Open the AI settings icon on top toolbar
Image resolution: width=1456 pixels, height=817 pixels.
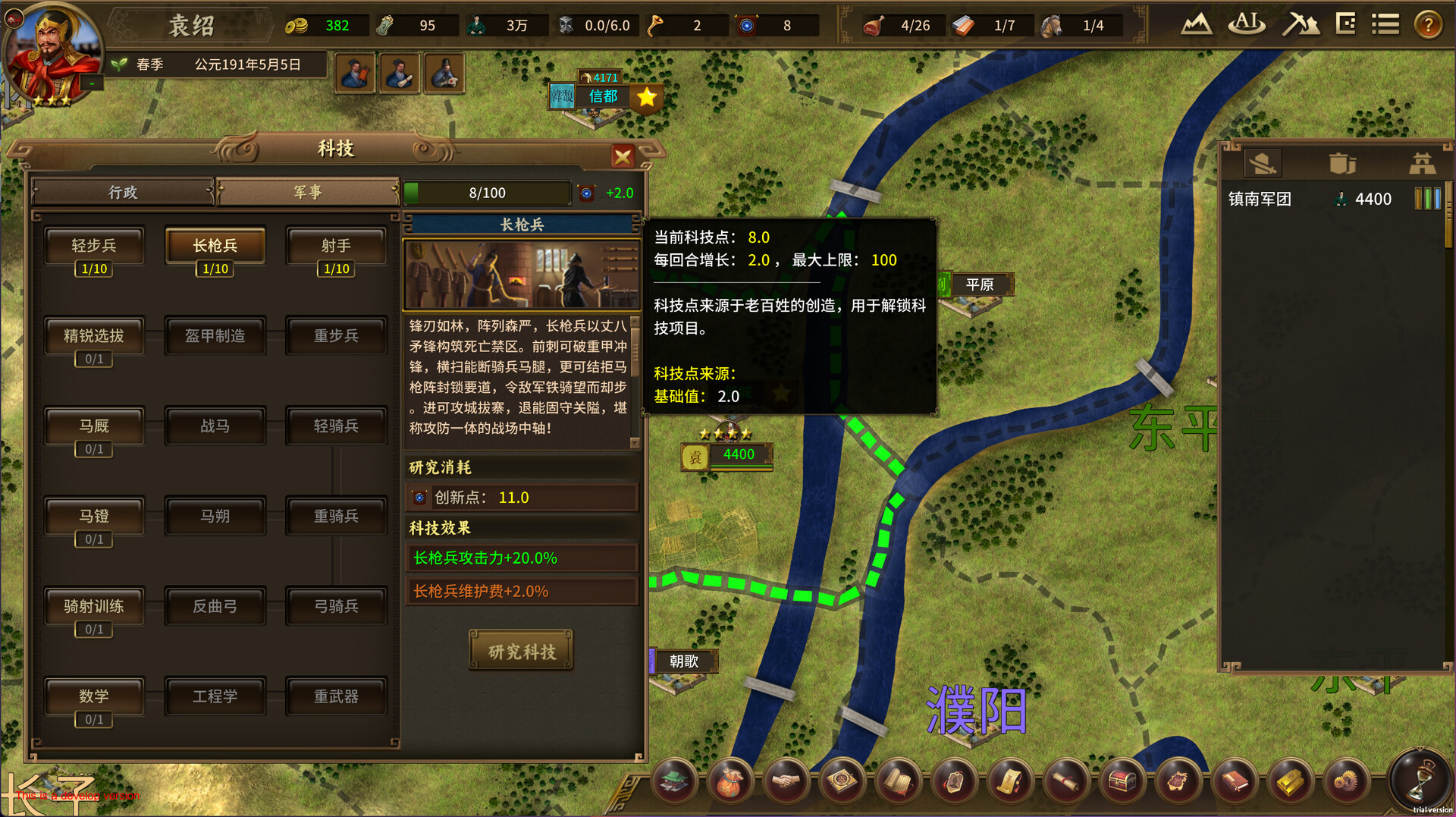click(1246, 24)
